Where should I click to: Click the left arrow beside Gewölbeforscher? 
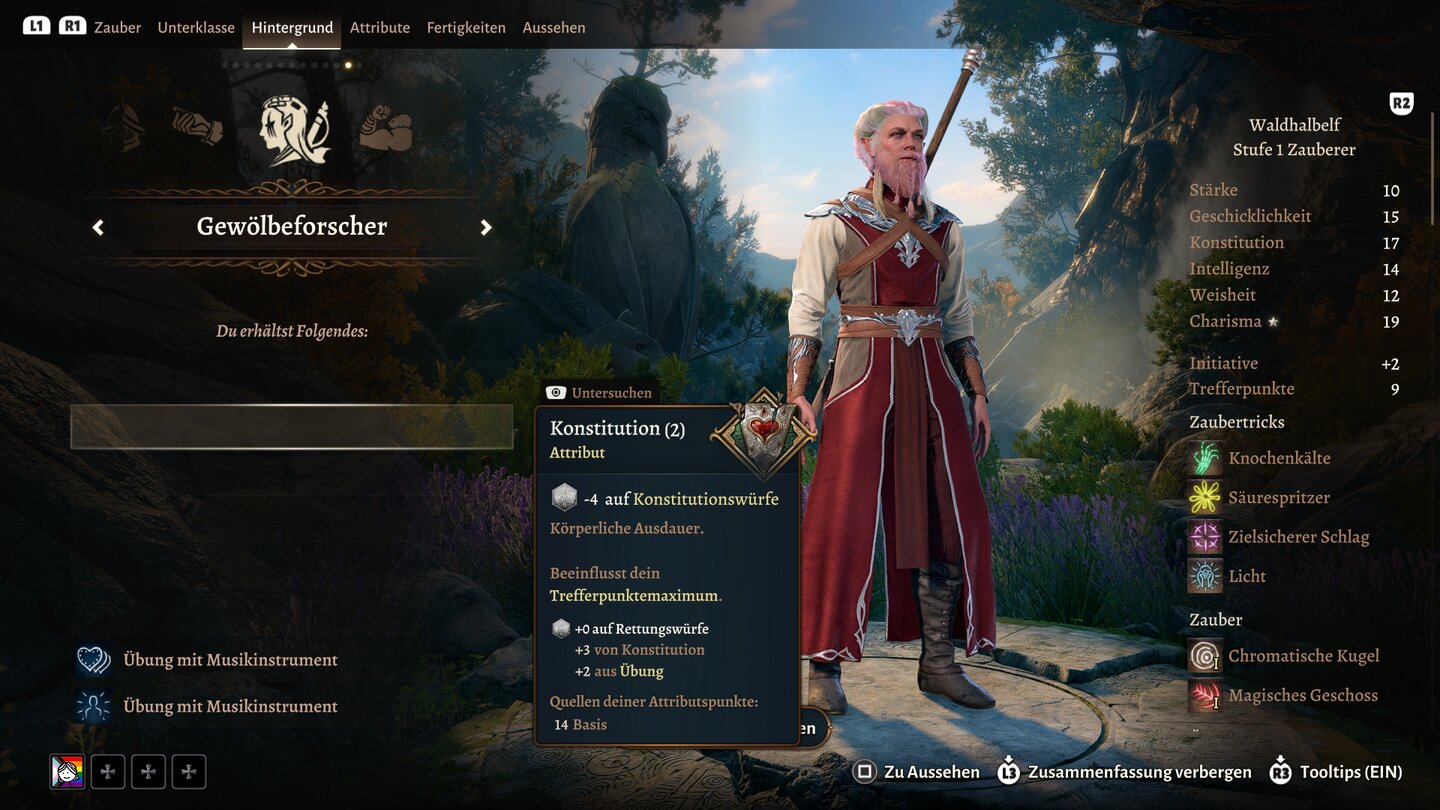[98, 227]
